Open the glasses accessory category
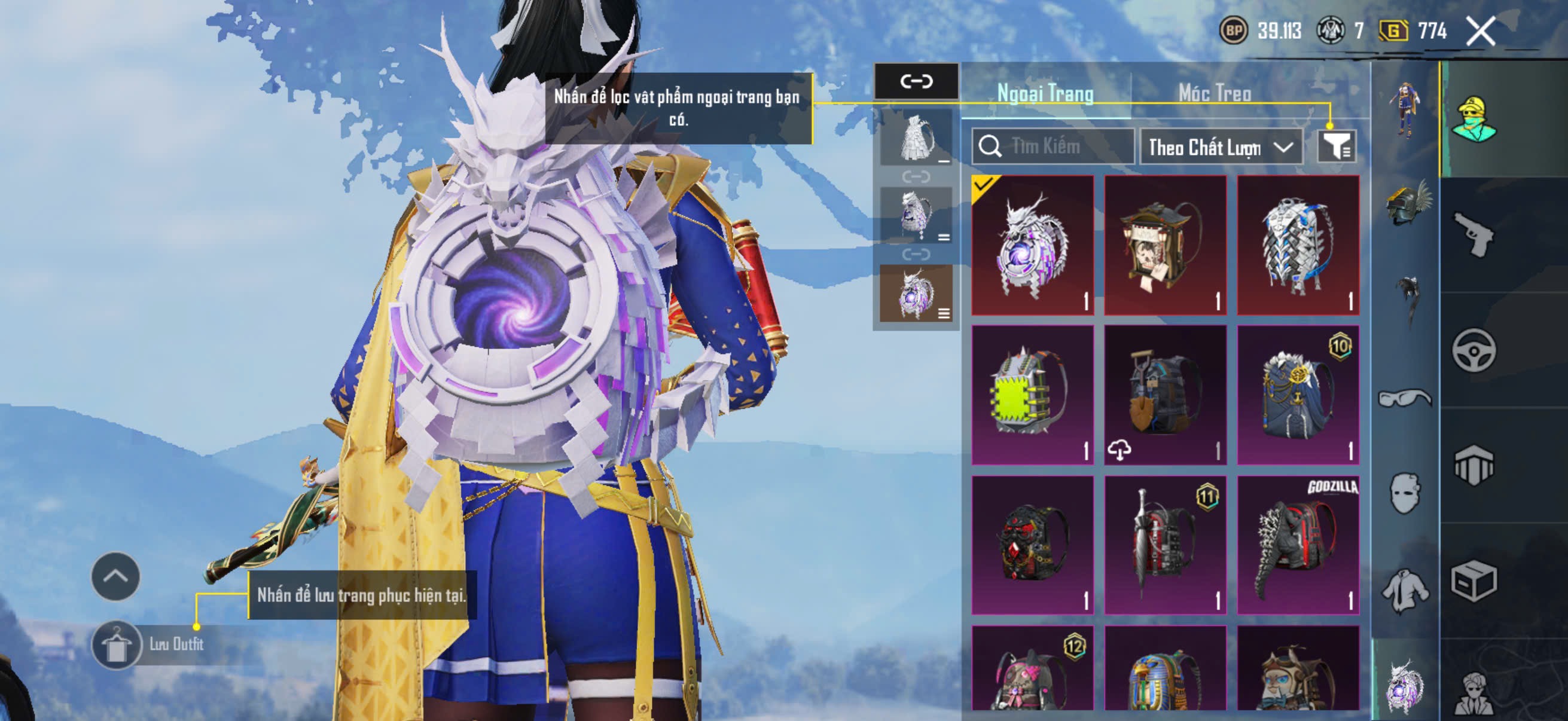Image resolution: width=1568 pixels, height=721 pixels. point(1405,399)
